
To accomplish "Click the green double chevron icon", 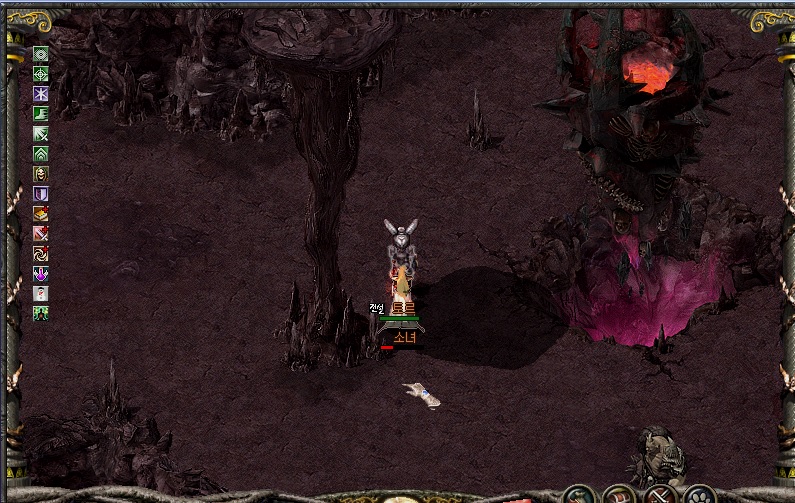I will click(41, 154).
